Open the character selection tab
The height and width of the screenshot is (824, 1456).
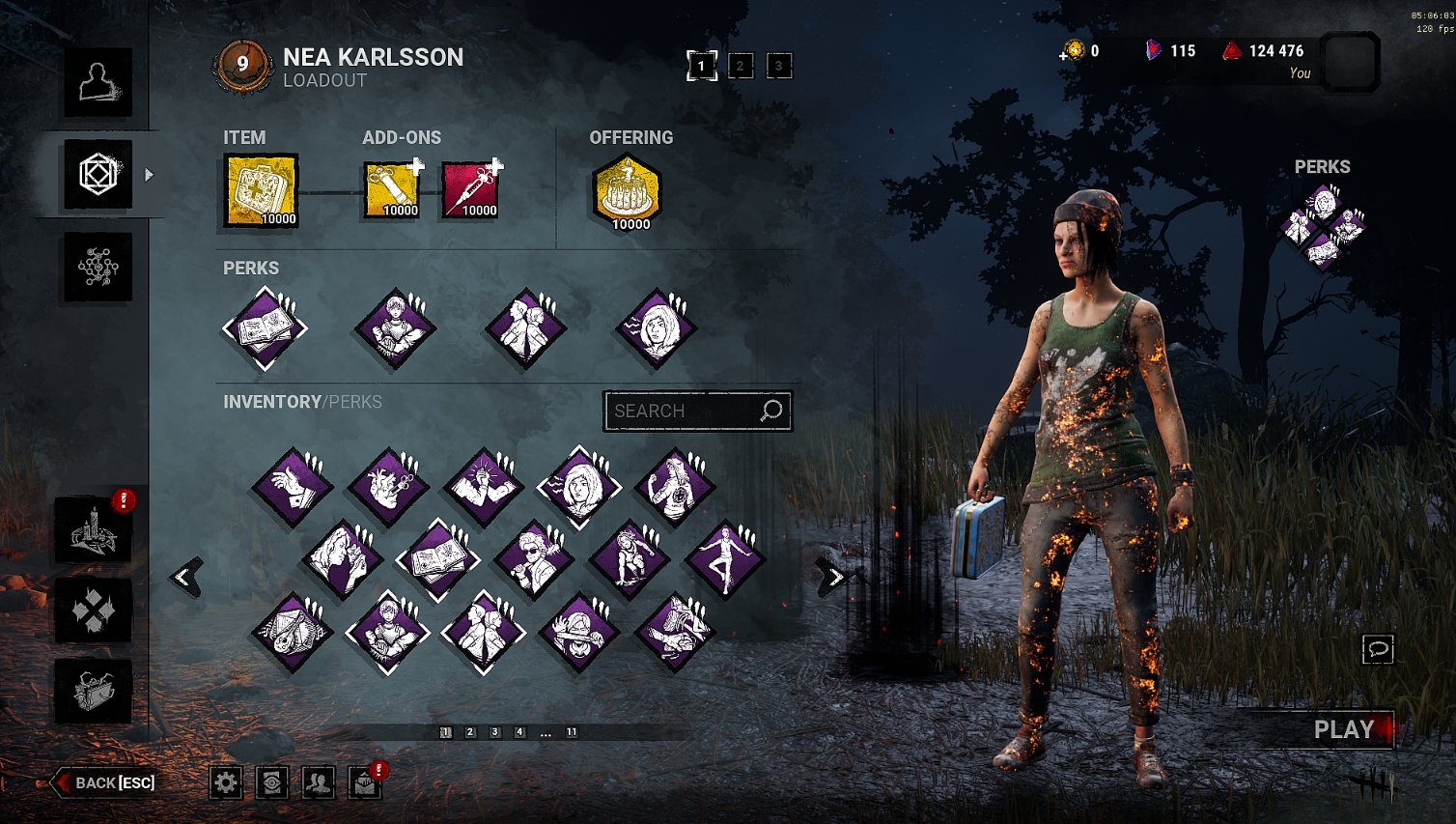coord(98,83)
